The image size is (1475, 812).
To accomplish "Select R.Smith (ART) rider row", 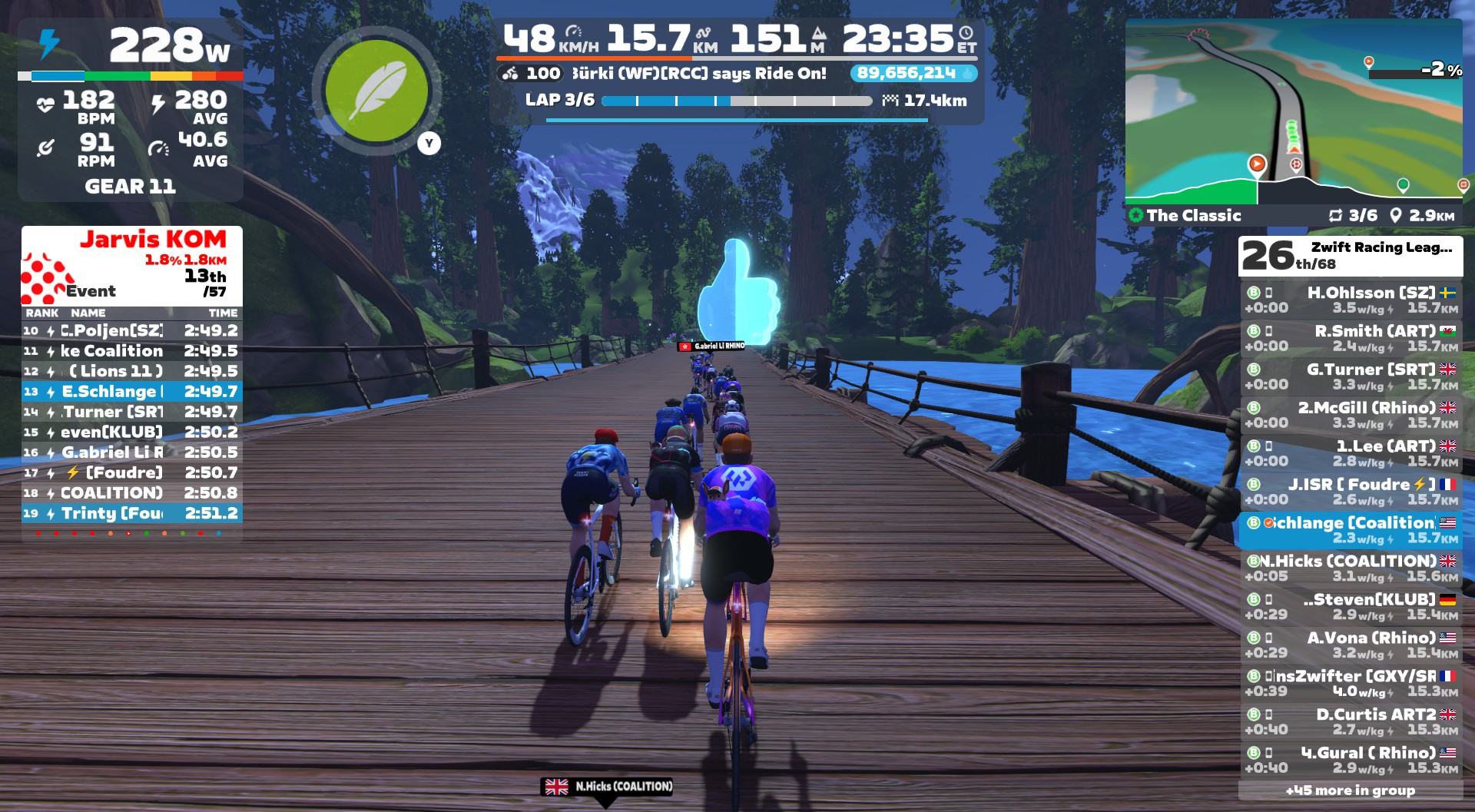I will (x=1351, y=338).
